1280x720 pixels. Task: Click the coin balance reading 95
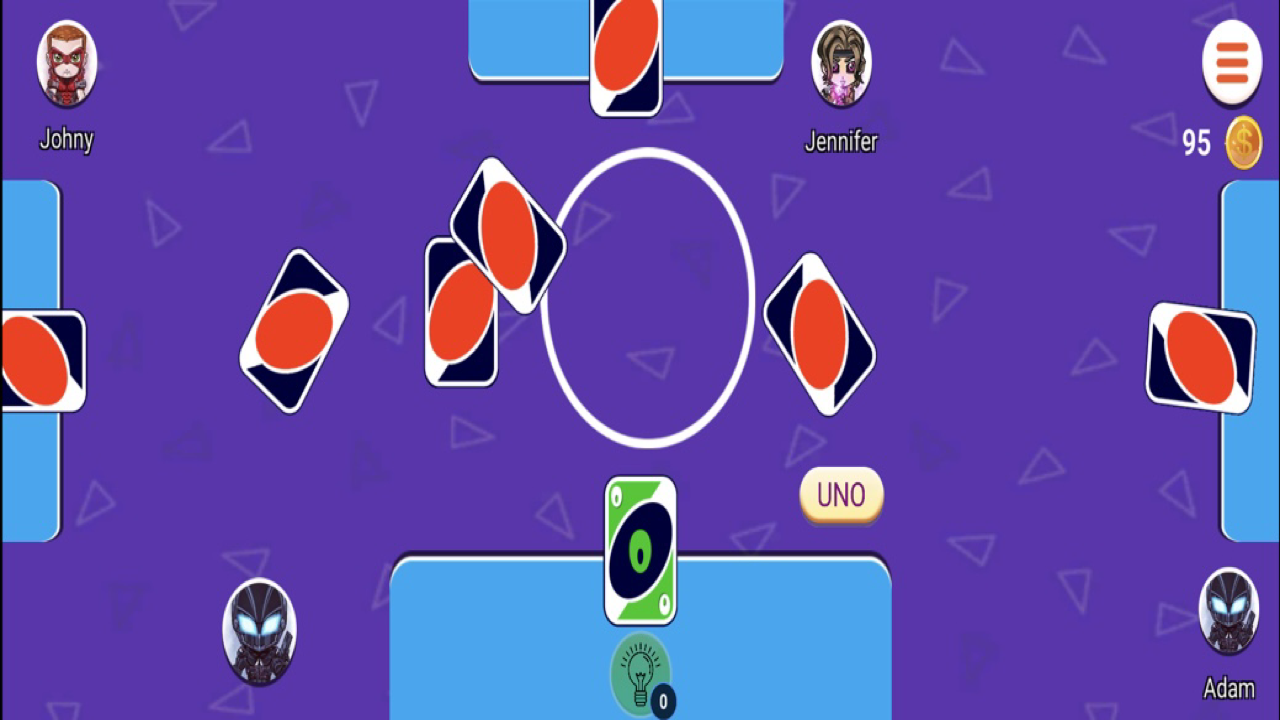[x=1196, y=142]
